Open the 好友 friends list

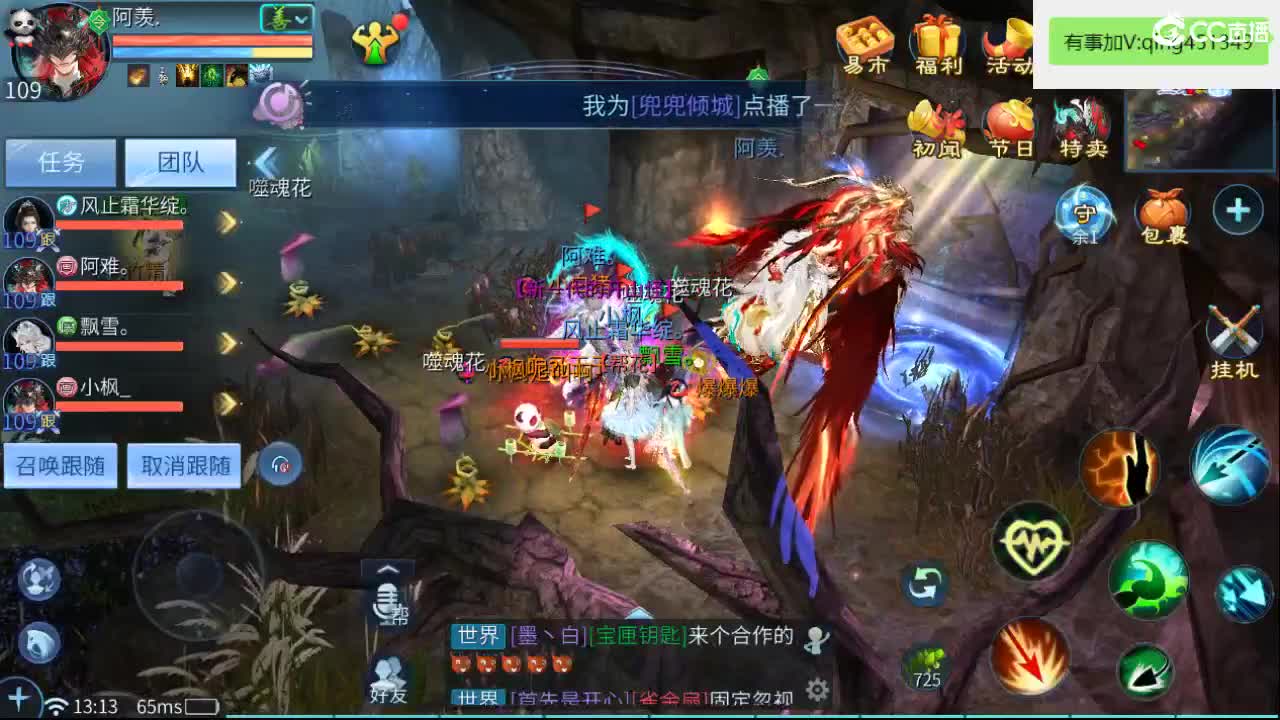(x=388, y=672)
